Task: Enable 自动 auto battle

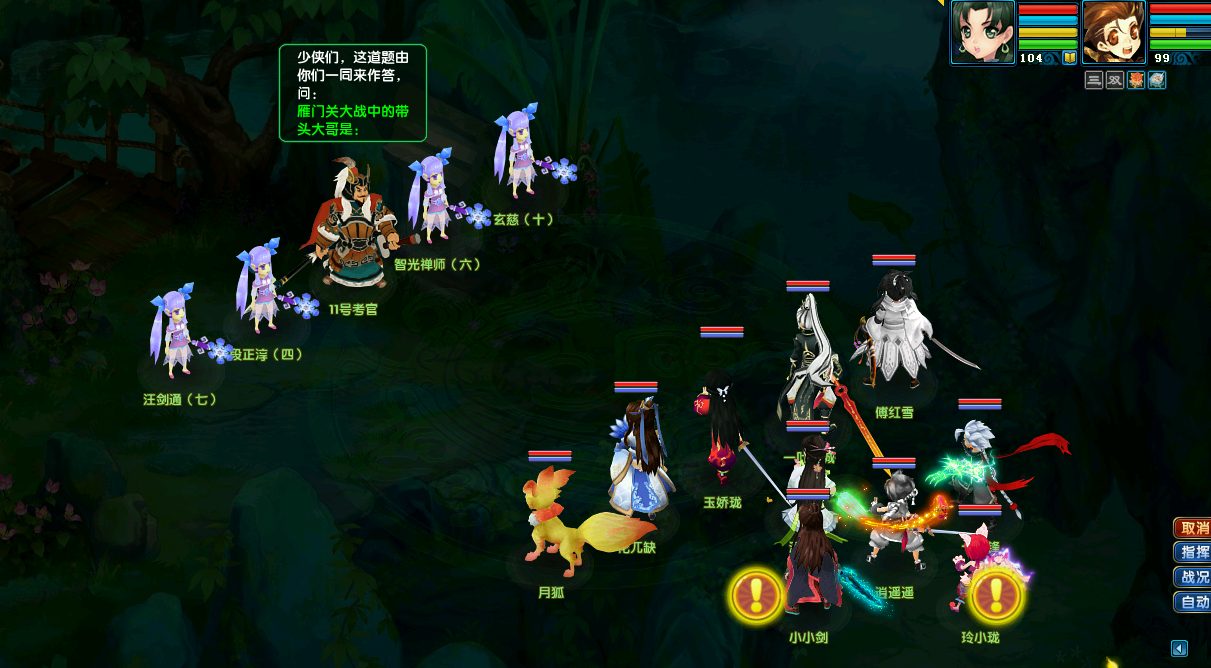Action: [1191, 602]
